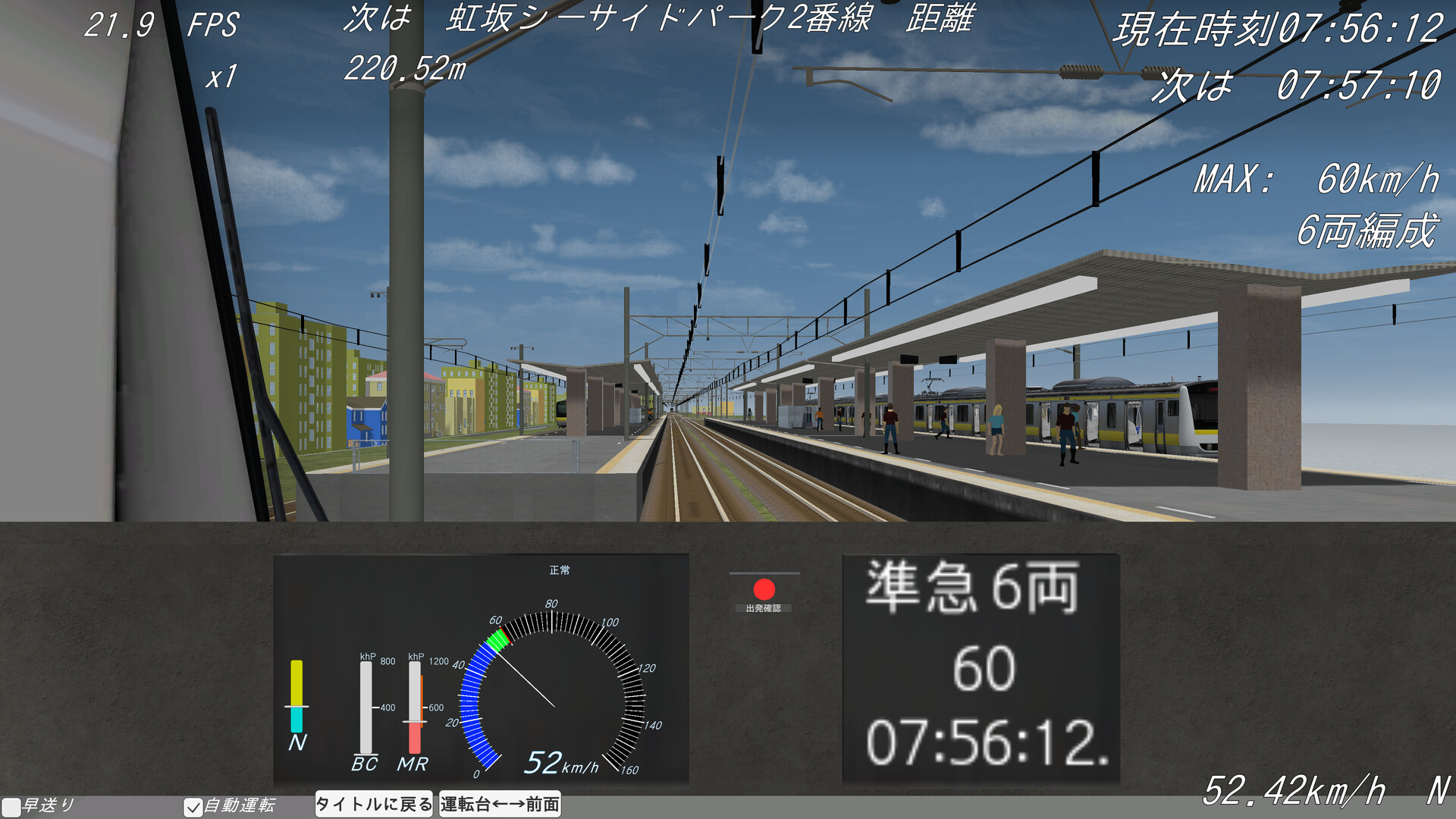The height and width of the screenshot is (819, 1456).
Task: Click the 220.52m distance readout
Action: click(404, 74)
